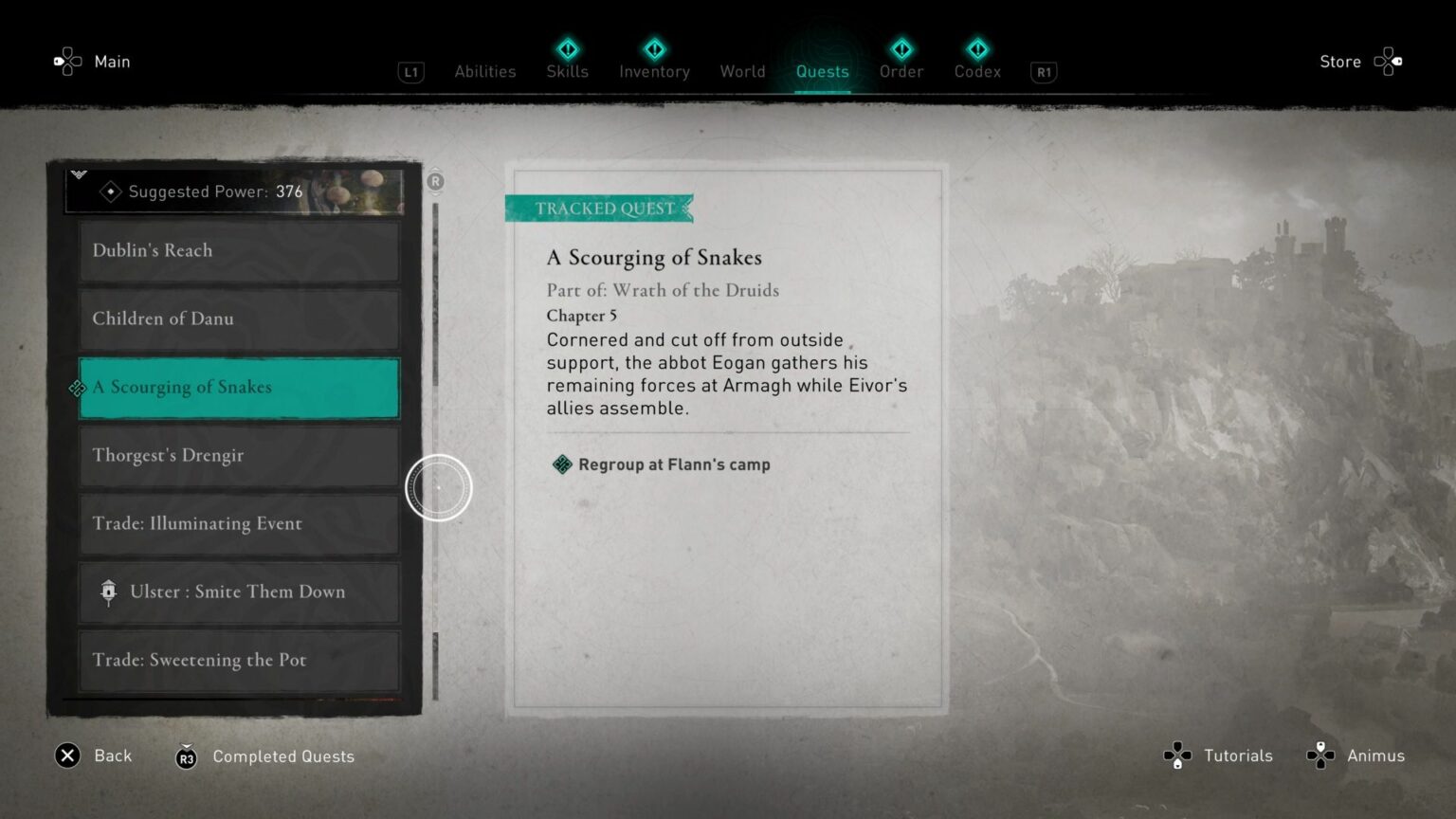Click the gamepad icon next to Store
1456x819 pixels.
[x=1389, y=61]
